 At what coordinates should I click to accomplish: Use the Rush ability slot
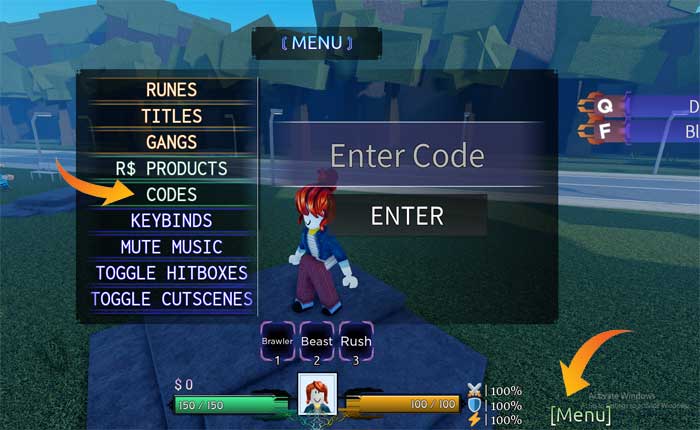click(355, 341)
